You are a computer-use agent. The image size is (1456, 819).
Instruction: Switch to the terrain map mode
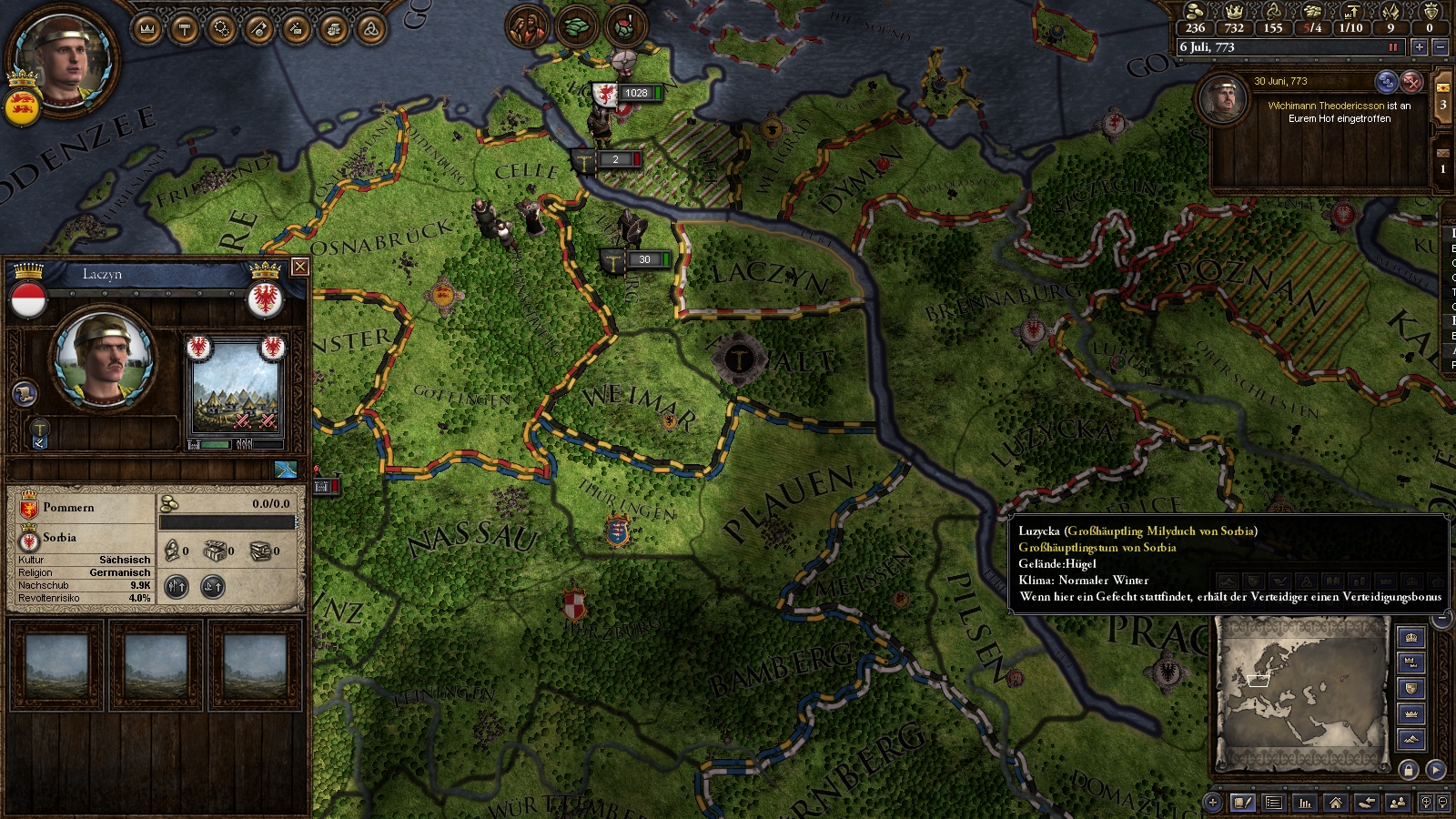pos(1411,739)
